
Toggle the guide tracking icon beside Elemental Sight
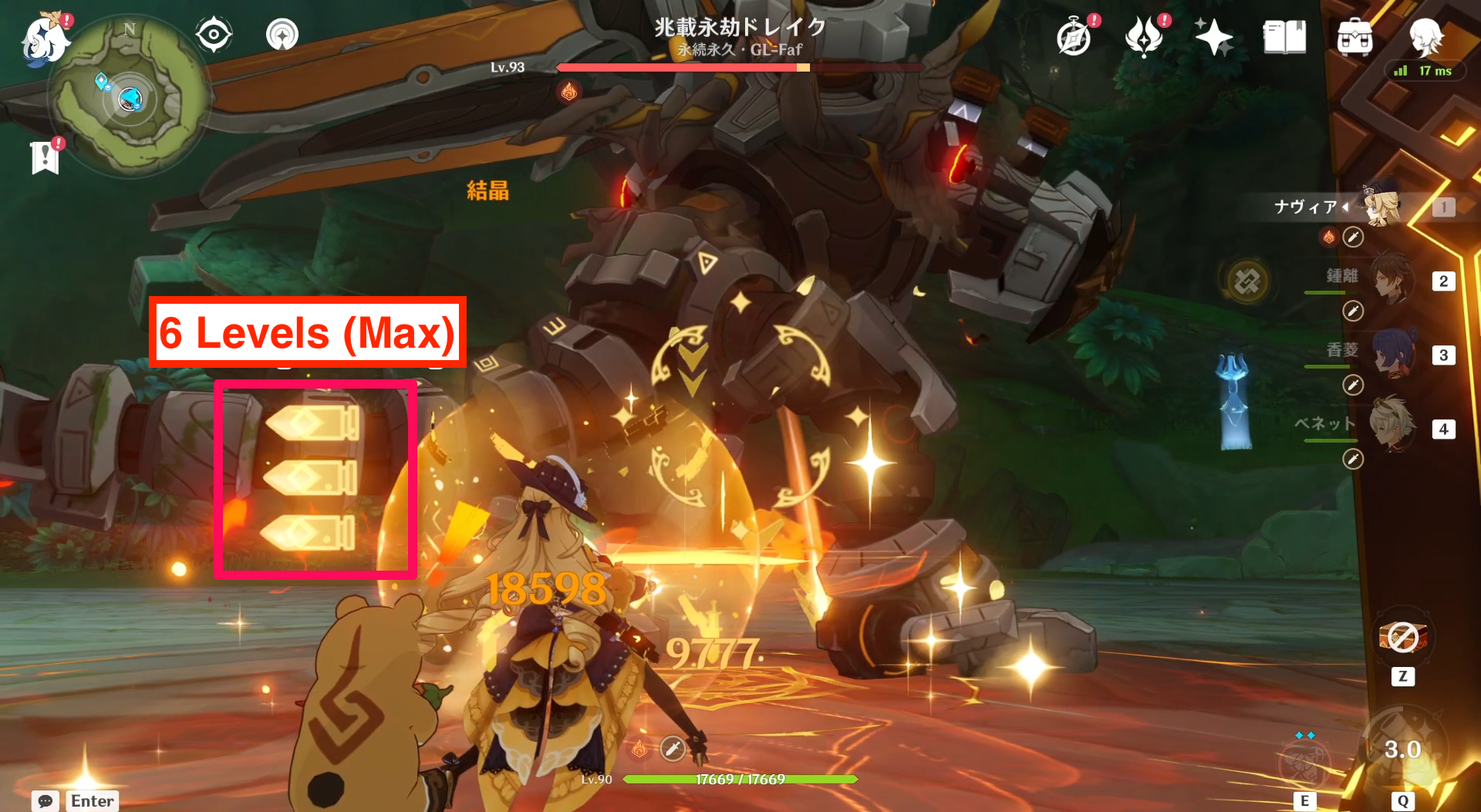281,34
